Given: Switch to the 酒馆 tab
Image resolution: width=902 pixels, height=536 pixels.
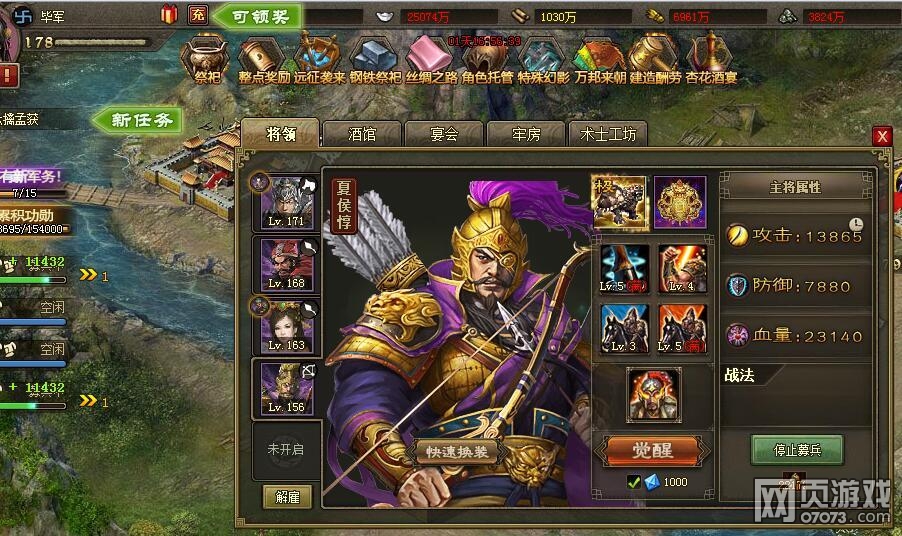Looking at the screenshot, I should point(362,134).
